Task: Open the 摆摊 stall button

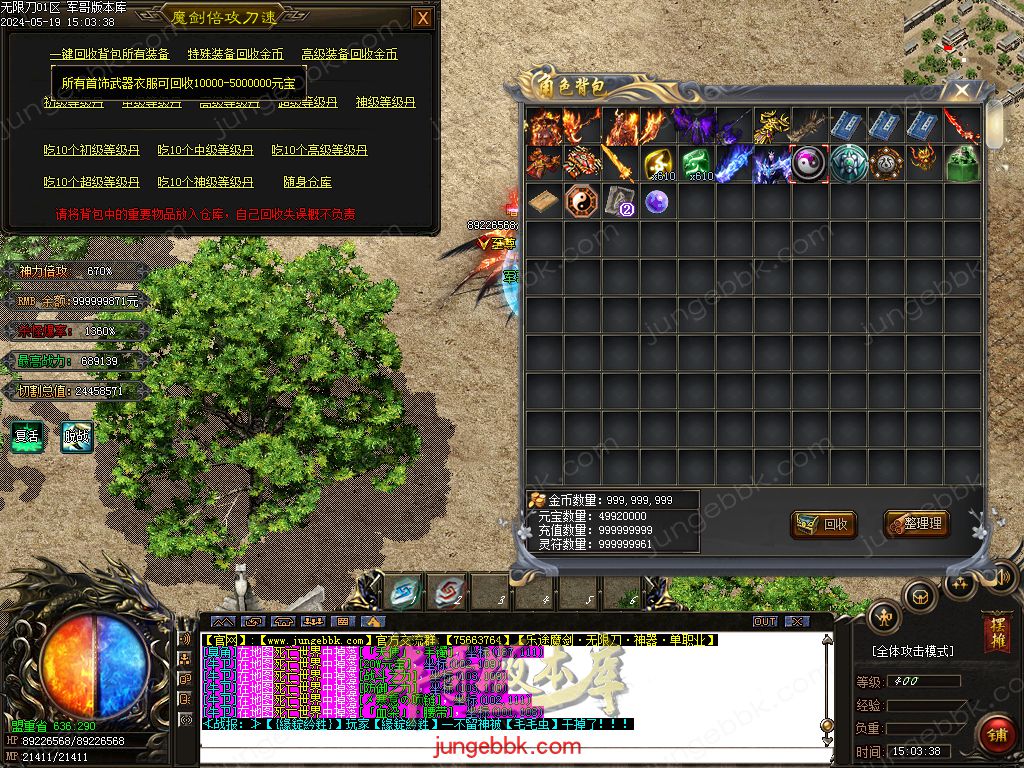Action: pos(997,634)
